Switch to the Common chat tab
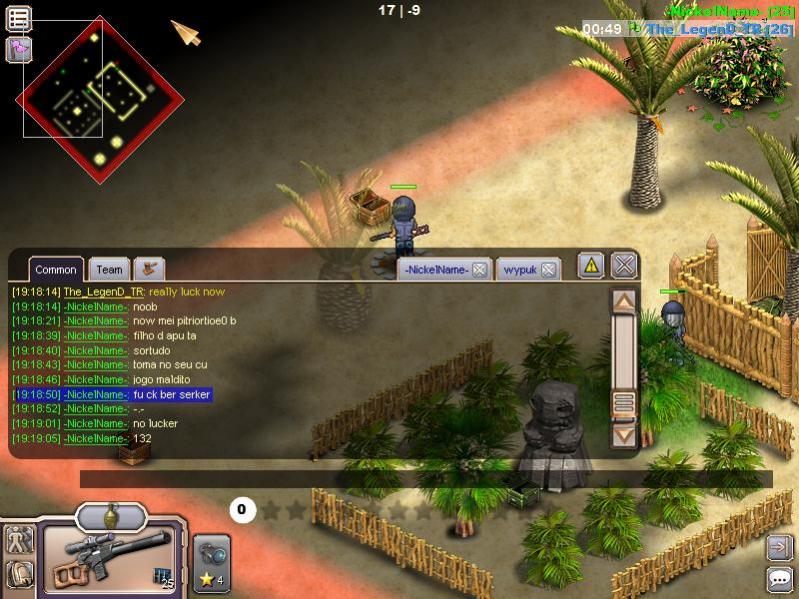799x599 pixels. coord(56,269)
